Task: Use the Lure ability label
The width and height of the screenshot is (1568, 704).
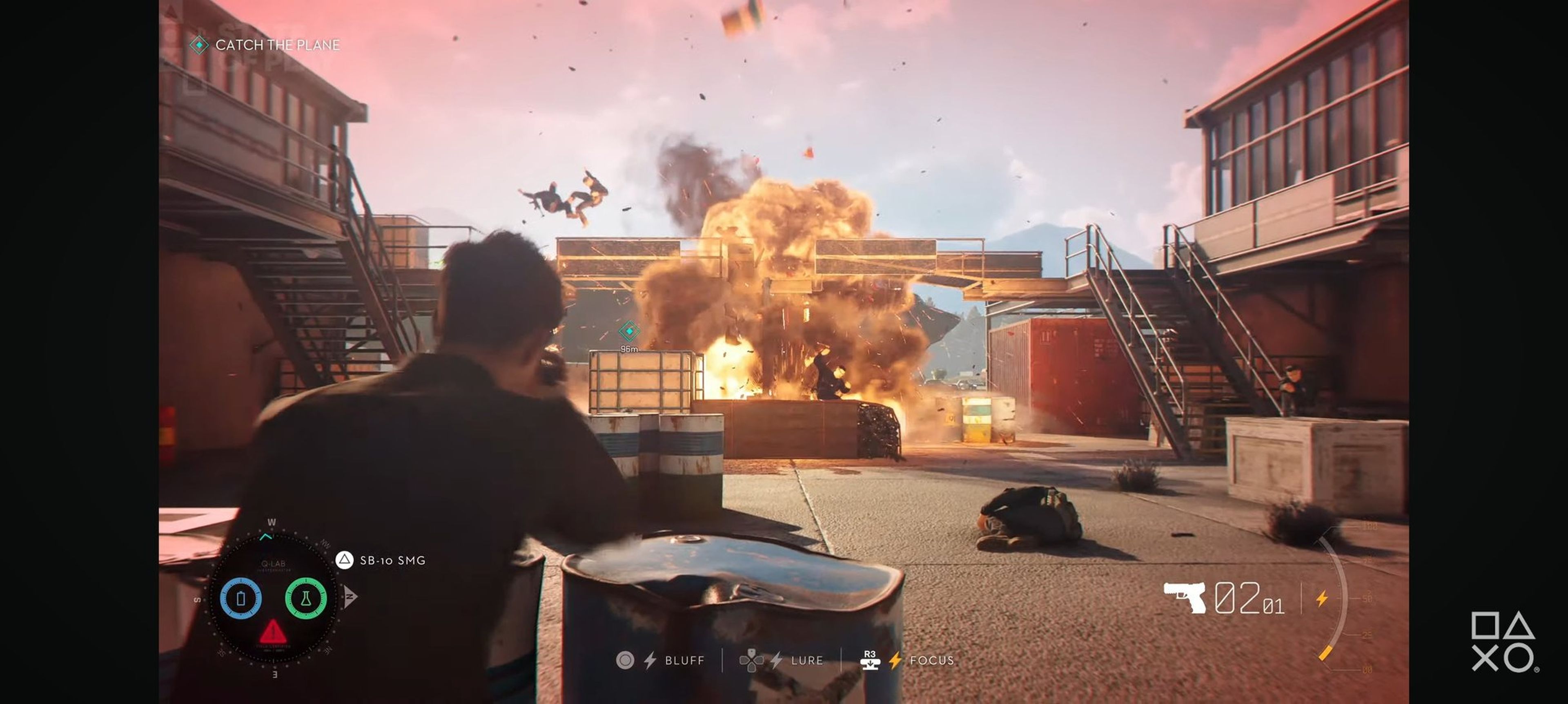Action: [x=806, y=660]
